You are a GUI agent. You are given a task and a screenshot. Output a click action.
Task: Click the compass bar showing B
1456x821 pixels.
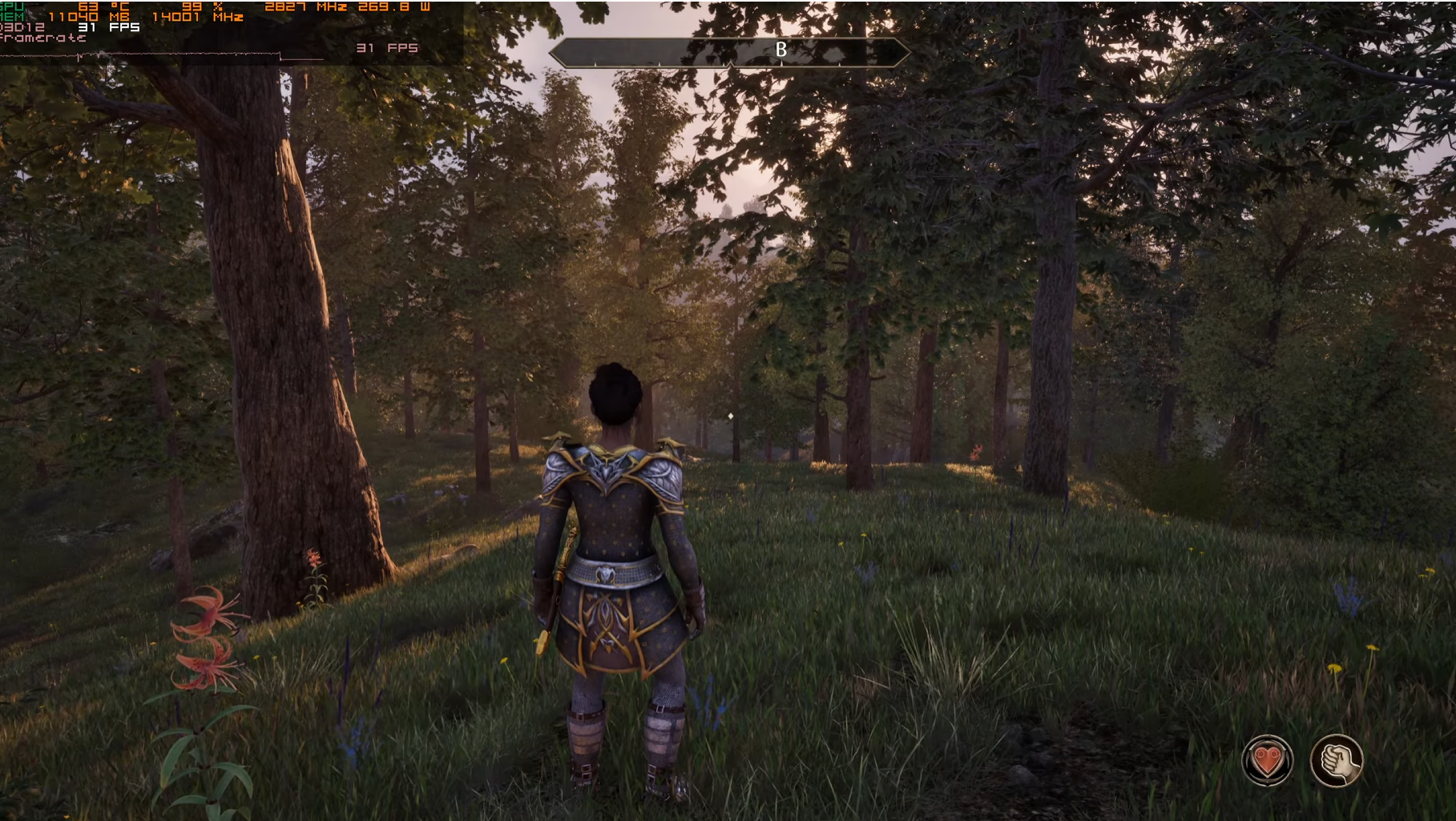(729, 52)
